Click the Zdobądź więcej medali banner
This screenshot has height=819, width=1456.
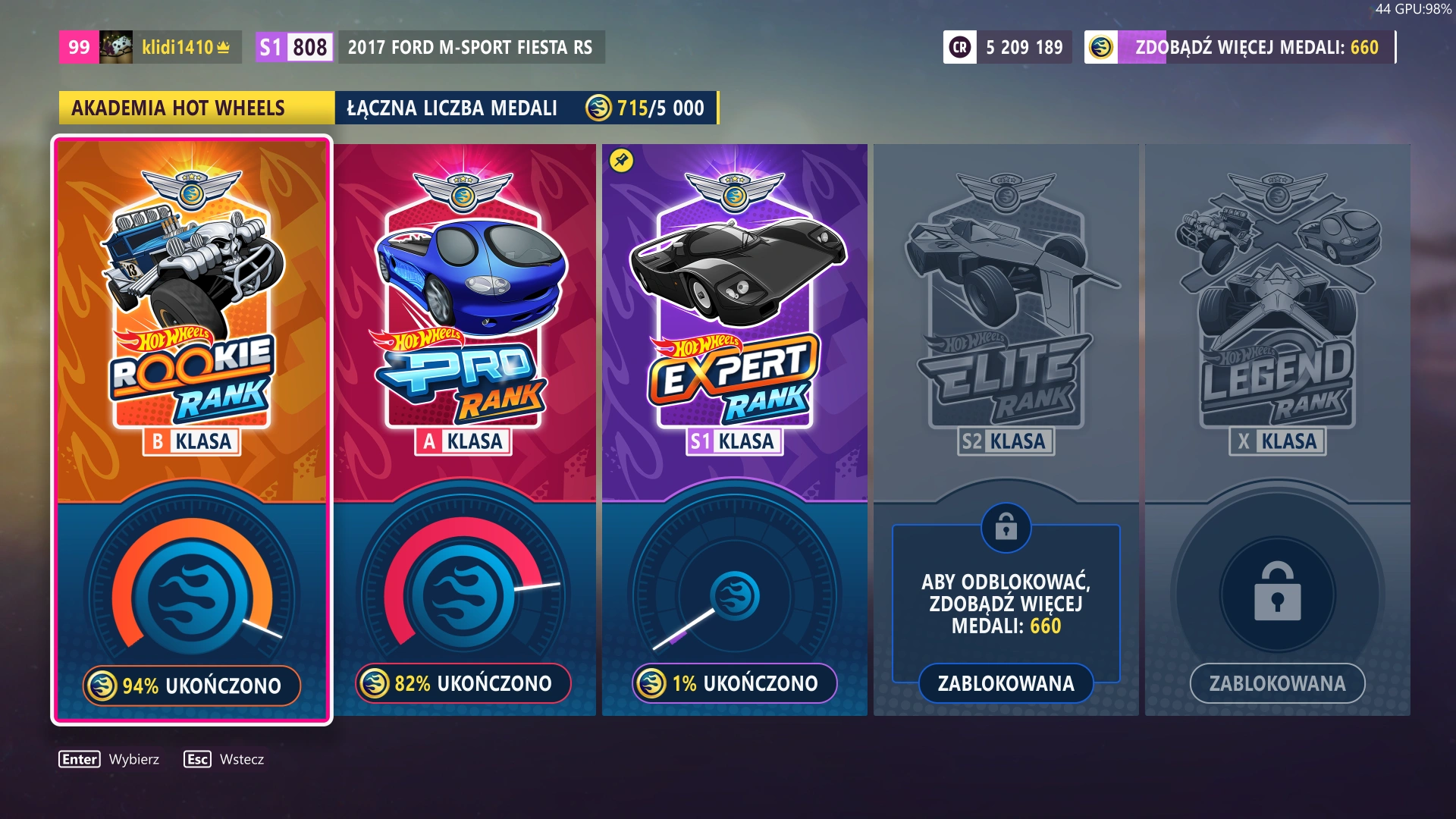1240,47
